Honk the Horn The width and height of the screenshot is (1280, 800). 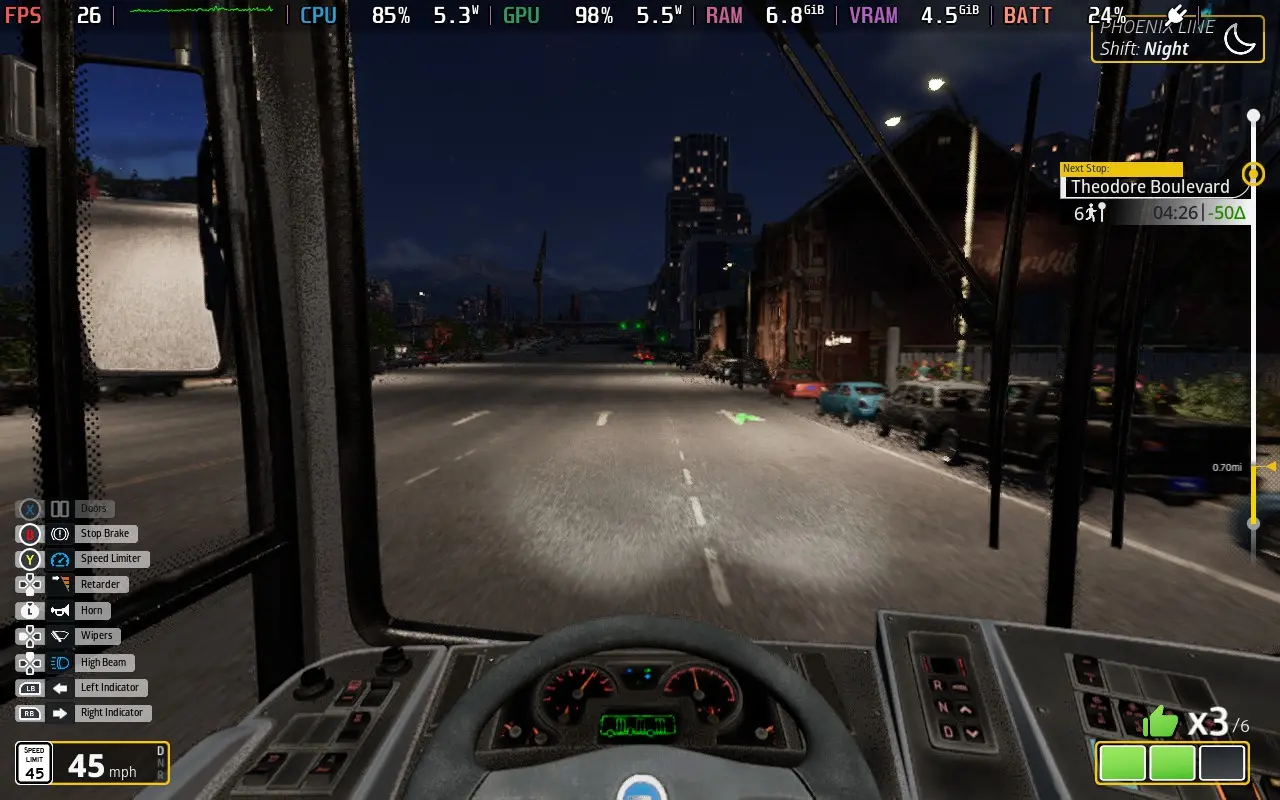[91, 610]
